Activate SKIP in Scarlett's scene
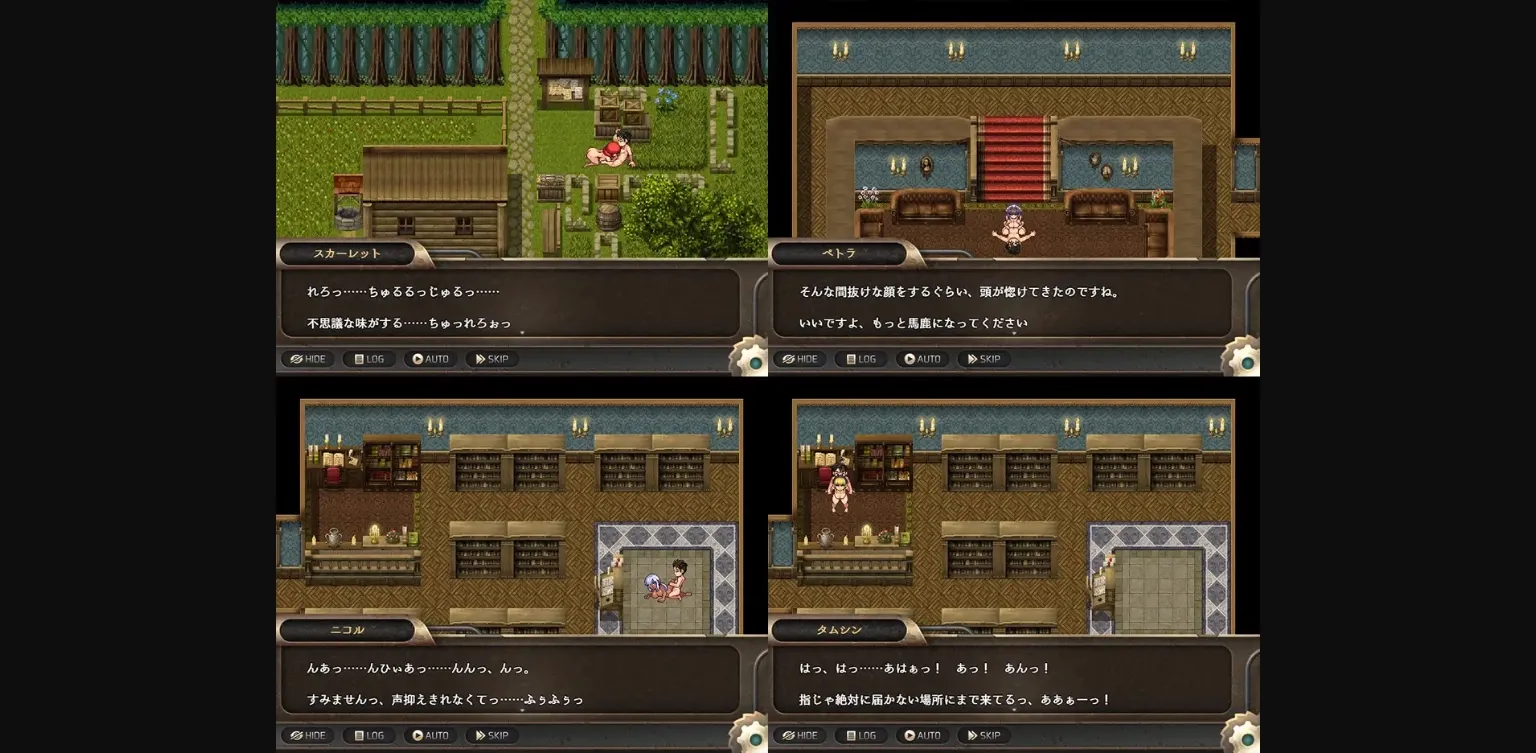Screen dimensions: 1536x753 tap(491, 359)
